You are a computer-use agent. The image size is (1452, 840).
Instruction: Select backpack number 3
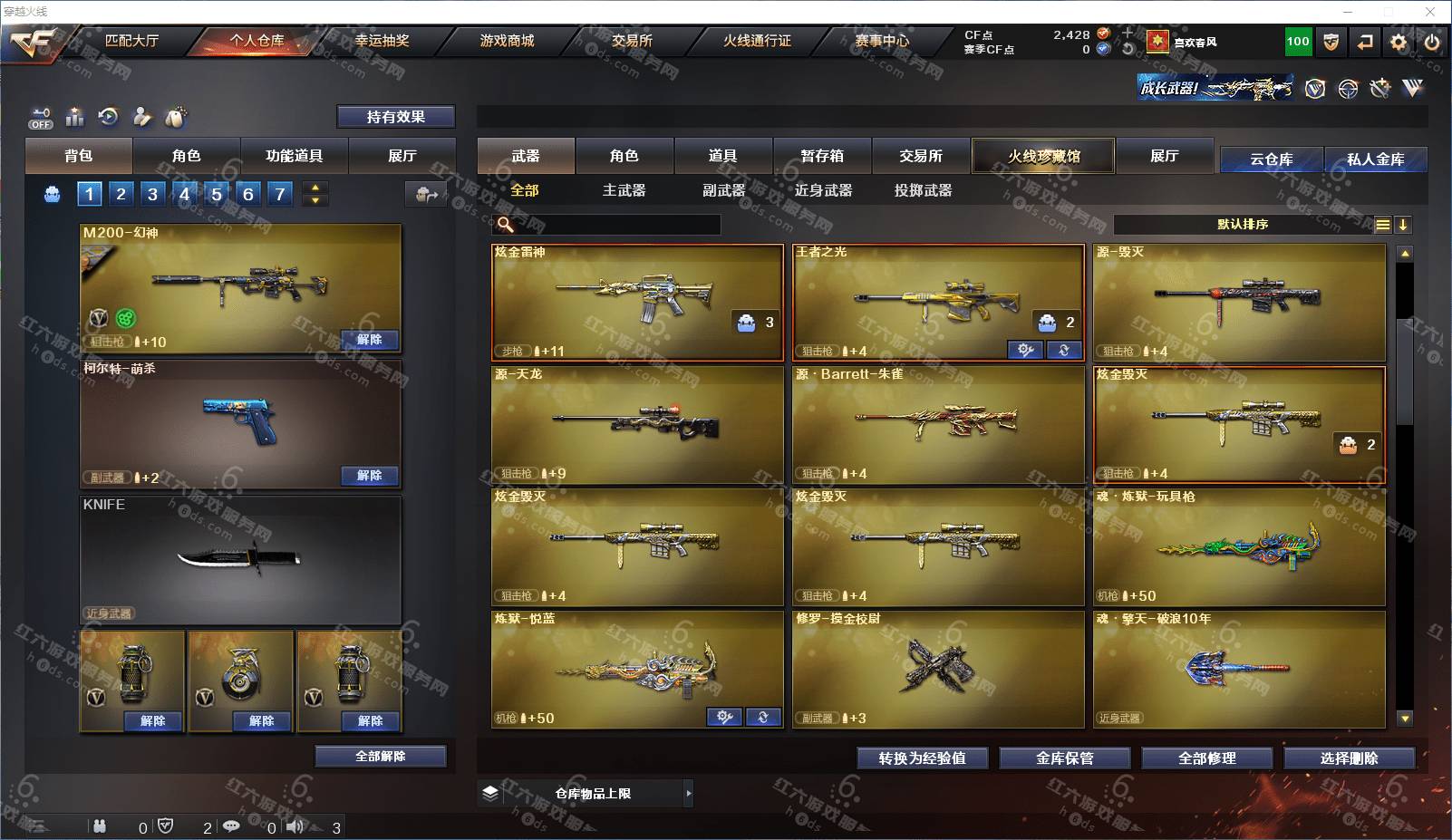coord(152,194)
